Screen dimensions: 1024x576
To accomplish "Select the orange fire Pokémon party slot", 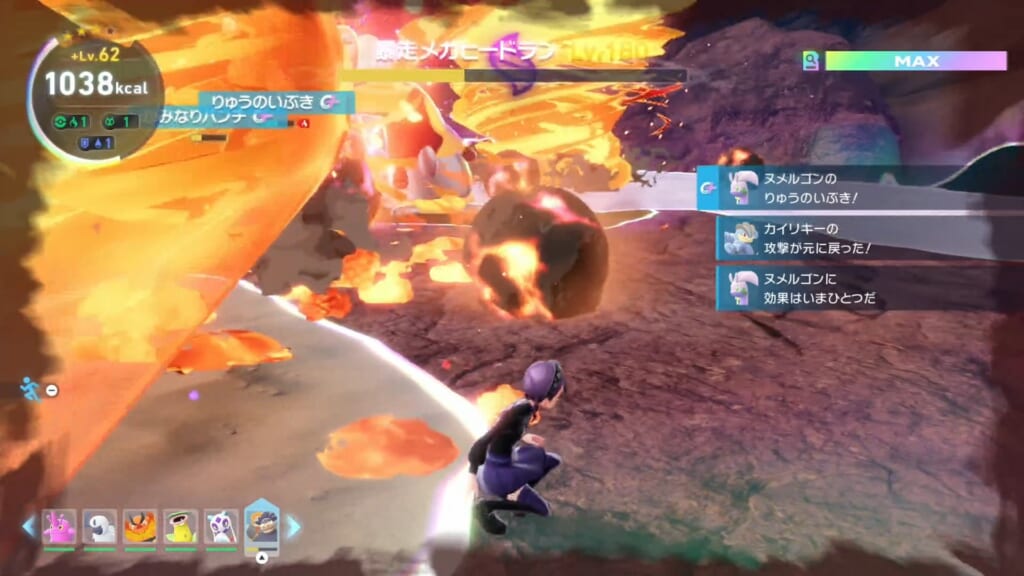I will [x=140, y=526].
